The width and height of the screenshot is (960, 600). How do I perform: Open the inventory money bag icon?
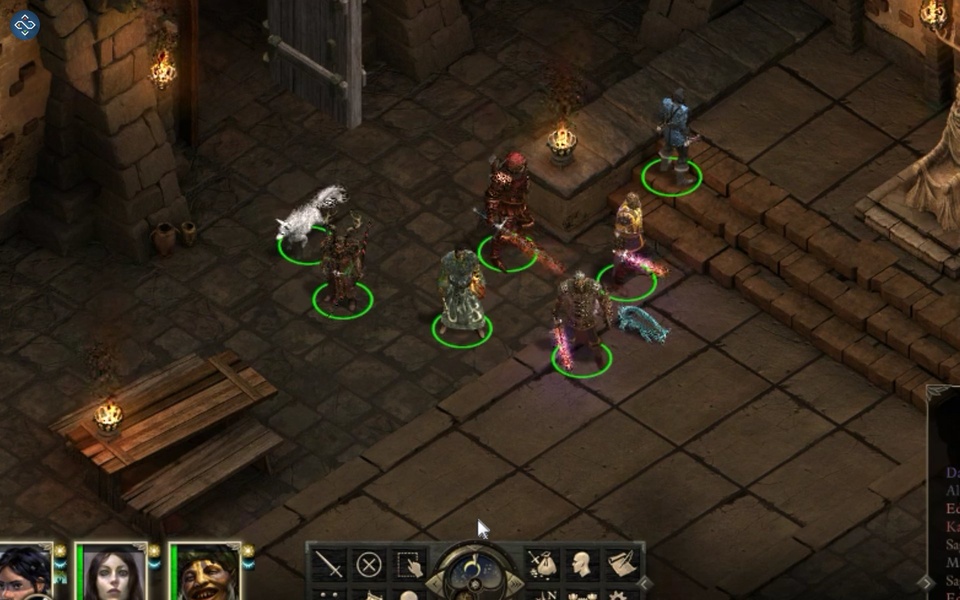[541, 565]
